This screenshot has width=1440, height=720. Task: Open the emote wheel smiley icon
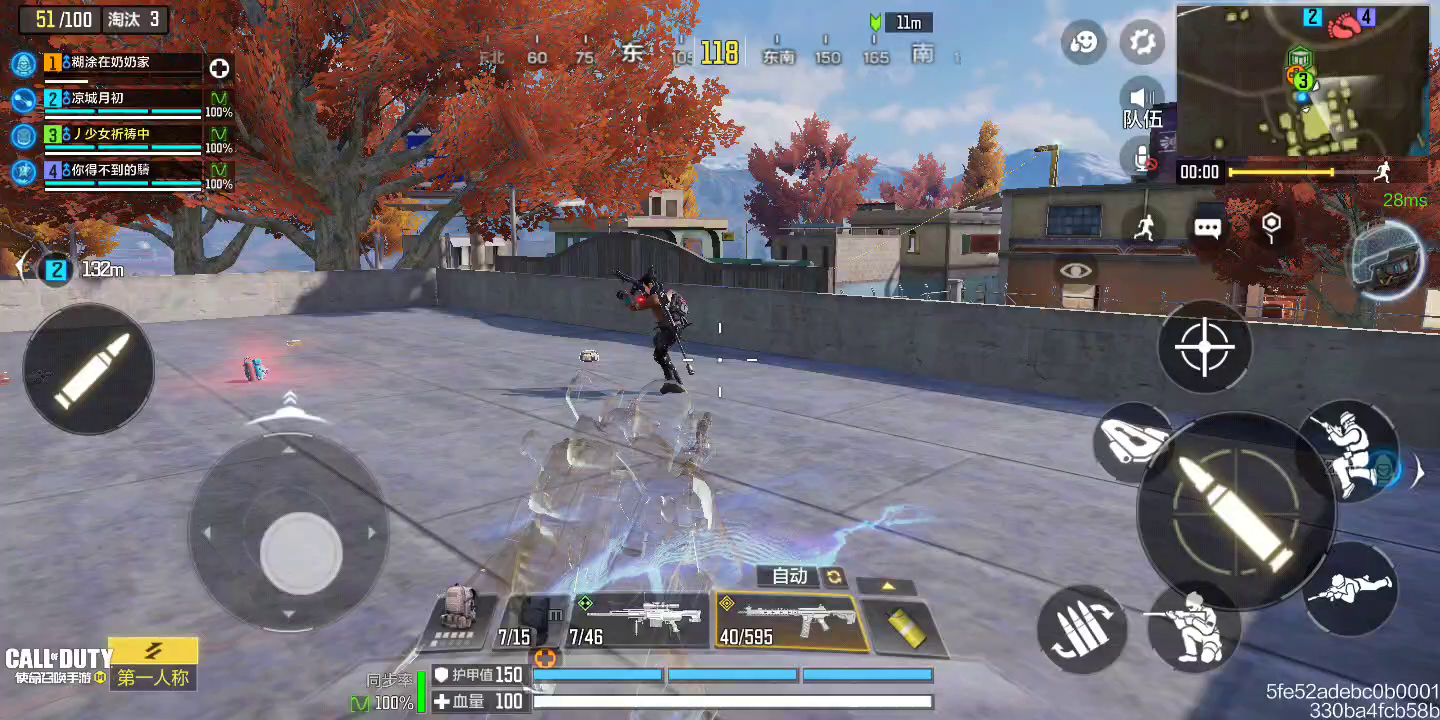point(1084,42)
